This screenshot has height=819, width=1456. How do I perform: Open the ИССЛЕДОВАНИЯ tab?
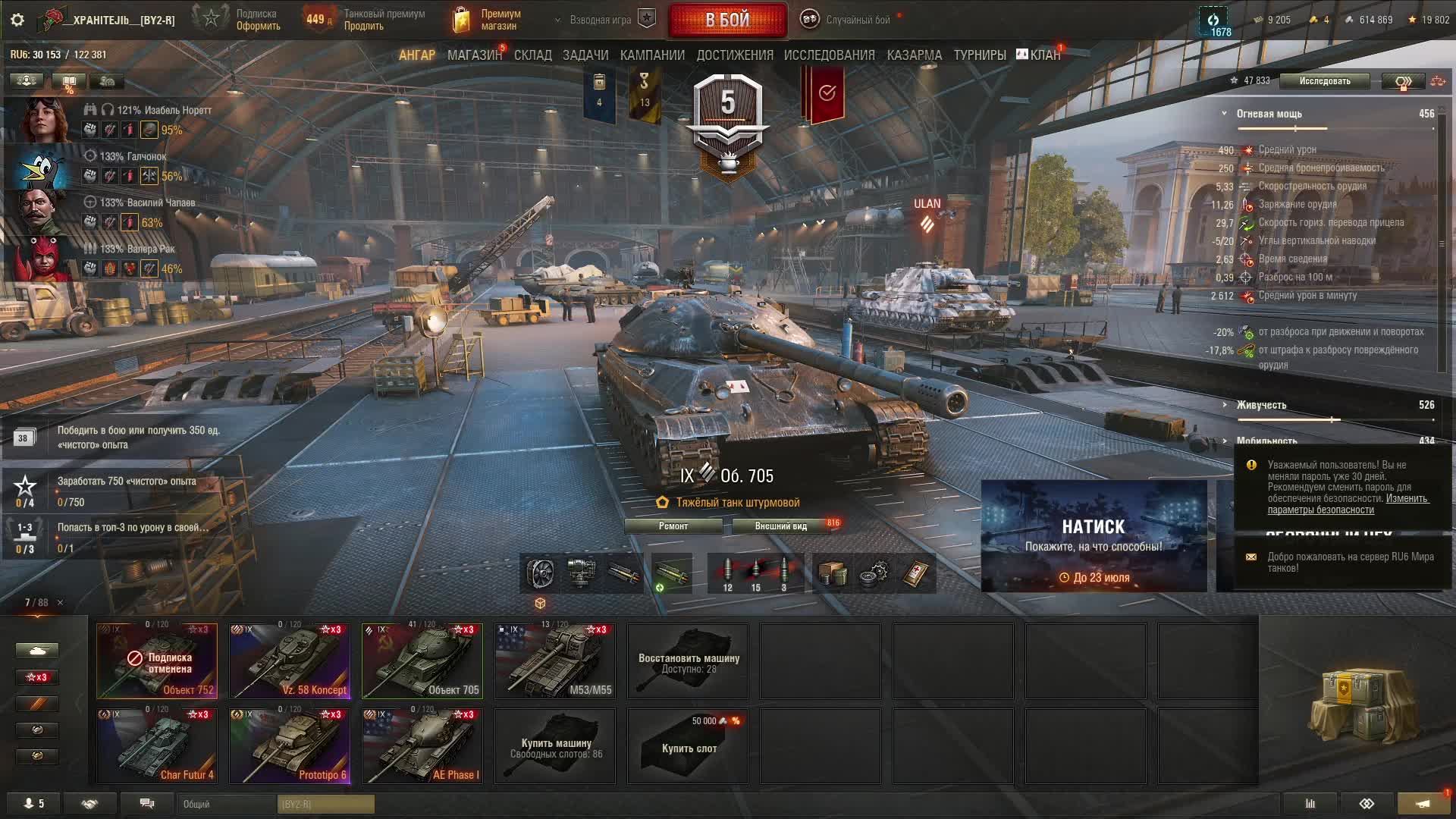[x=829, y=55]
